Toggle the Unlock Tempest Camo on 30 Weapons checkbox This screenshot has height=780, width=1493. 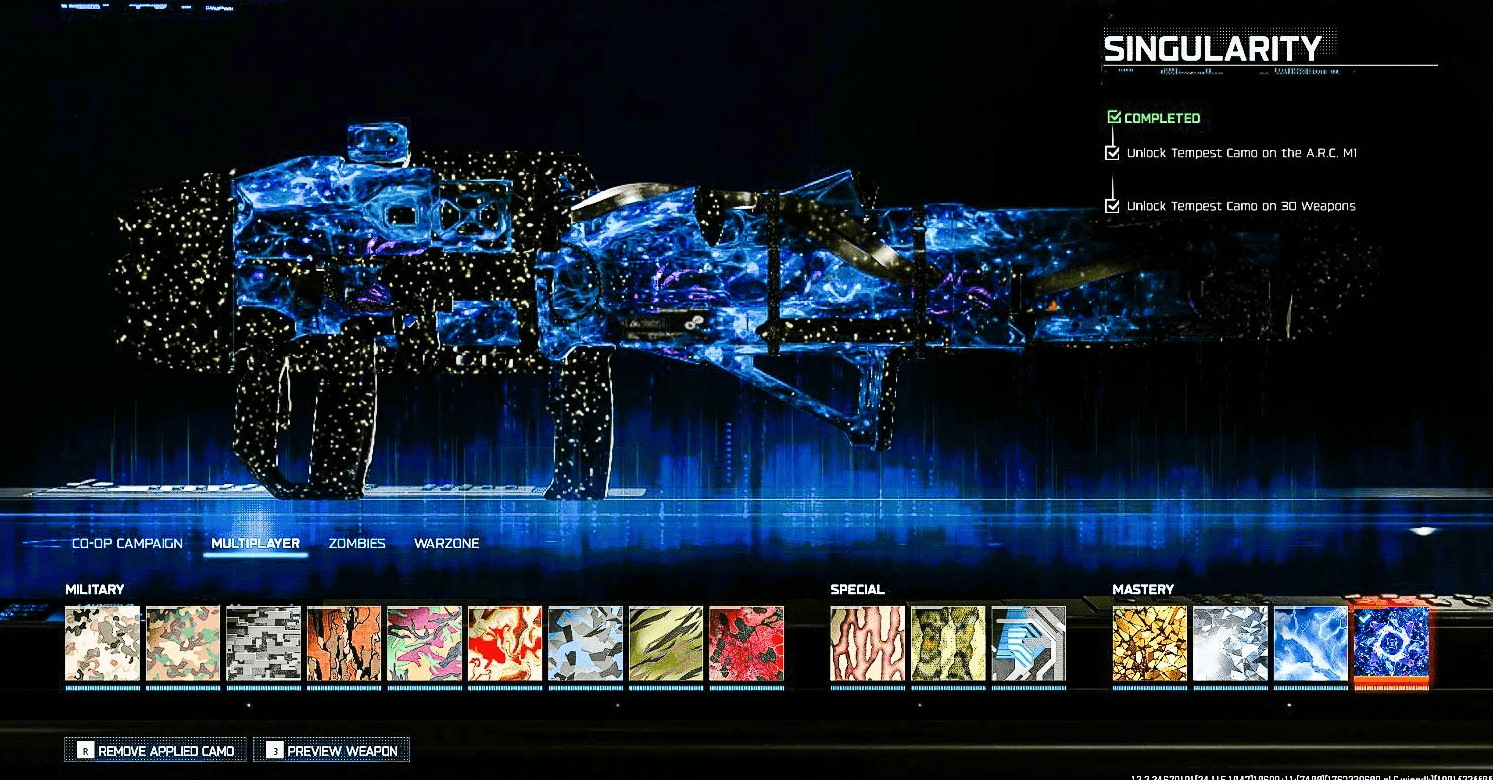pyautogui.click(x=1113, y=206)
